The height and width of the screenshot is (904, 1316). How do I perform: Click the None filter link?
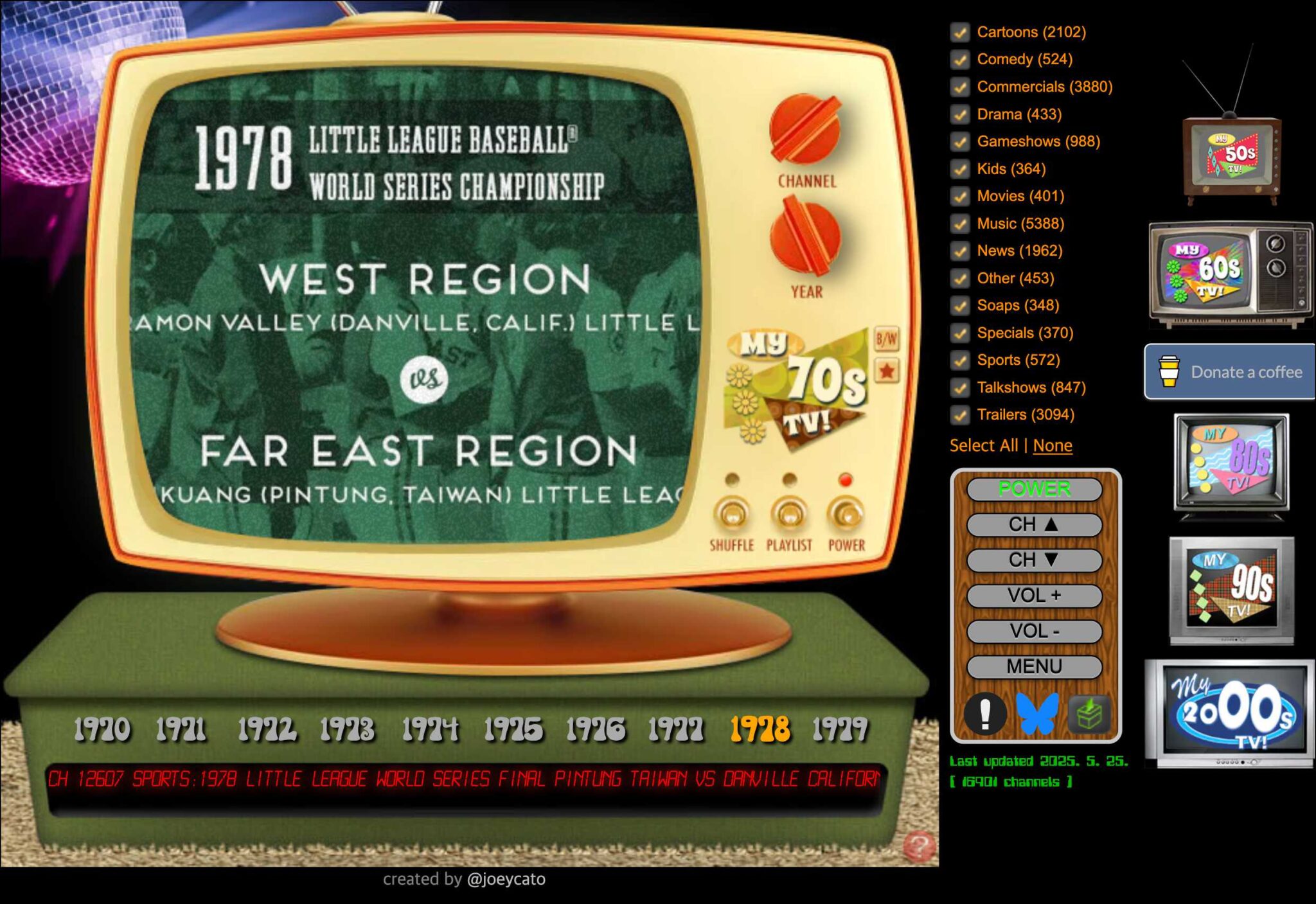point(1053,445)
